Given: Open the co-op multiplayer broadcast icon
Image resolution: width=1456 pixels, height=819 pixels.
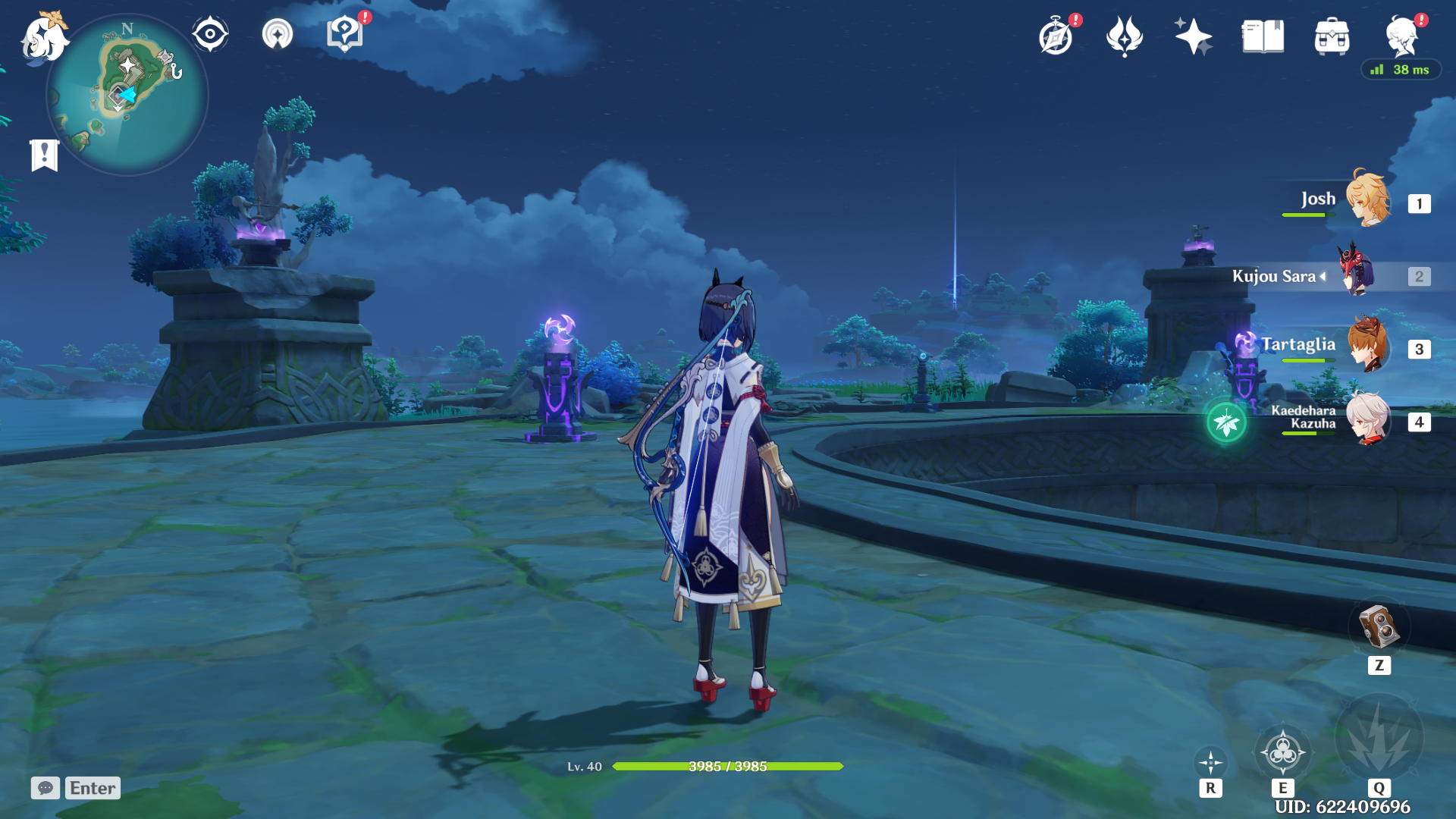Looking at the screenshot, I should (x=277, y=34).
